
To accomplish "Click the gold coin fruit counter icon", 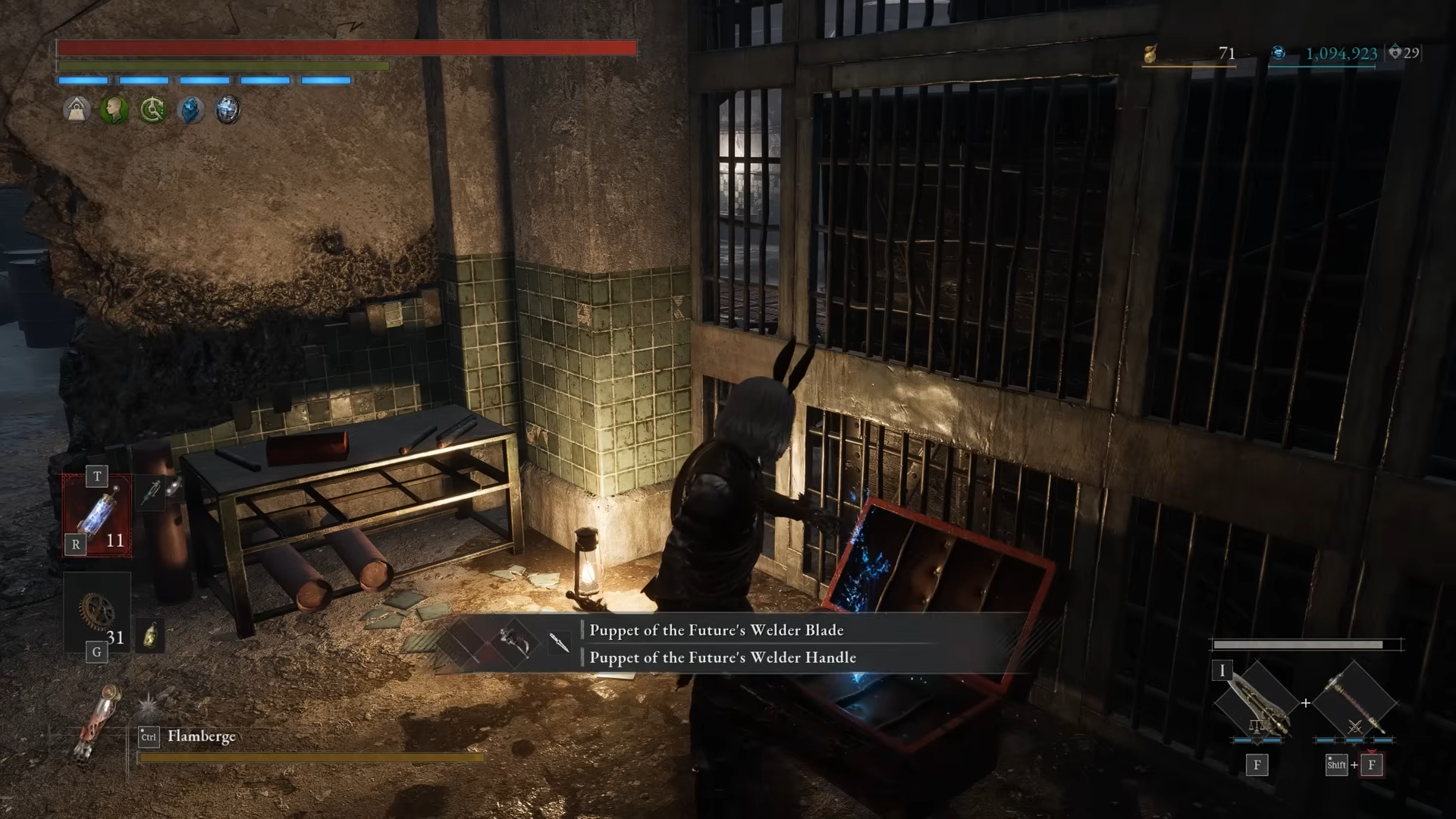I will (x=1150, y=54).
